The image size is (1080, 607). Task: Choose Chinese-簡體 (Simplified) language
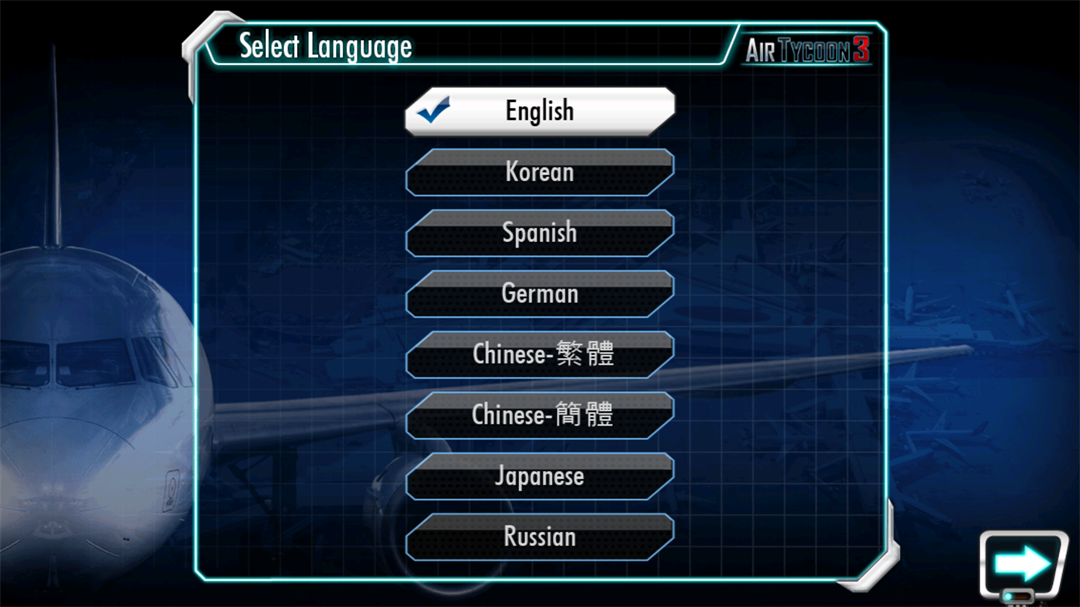[540, 415]
